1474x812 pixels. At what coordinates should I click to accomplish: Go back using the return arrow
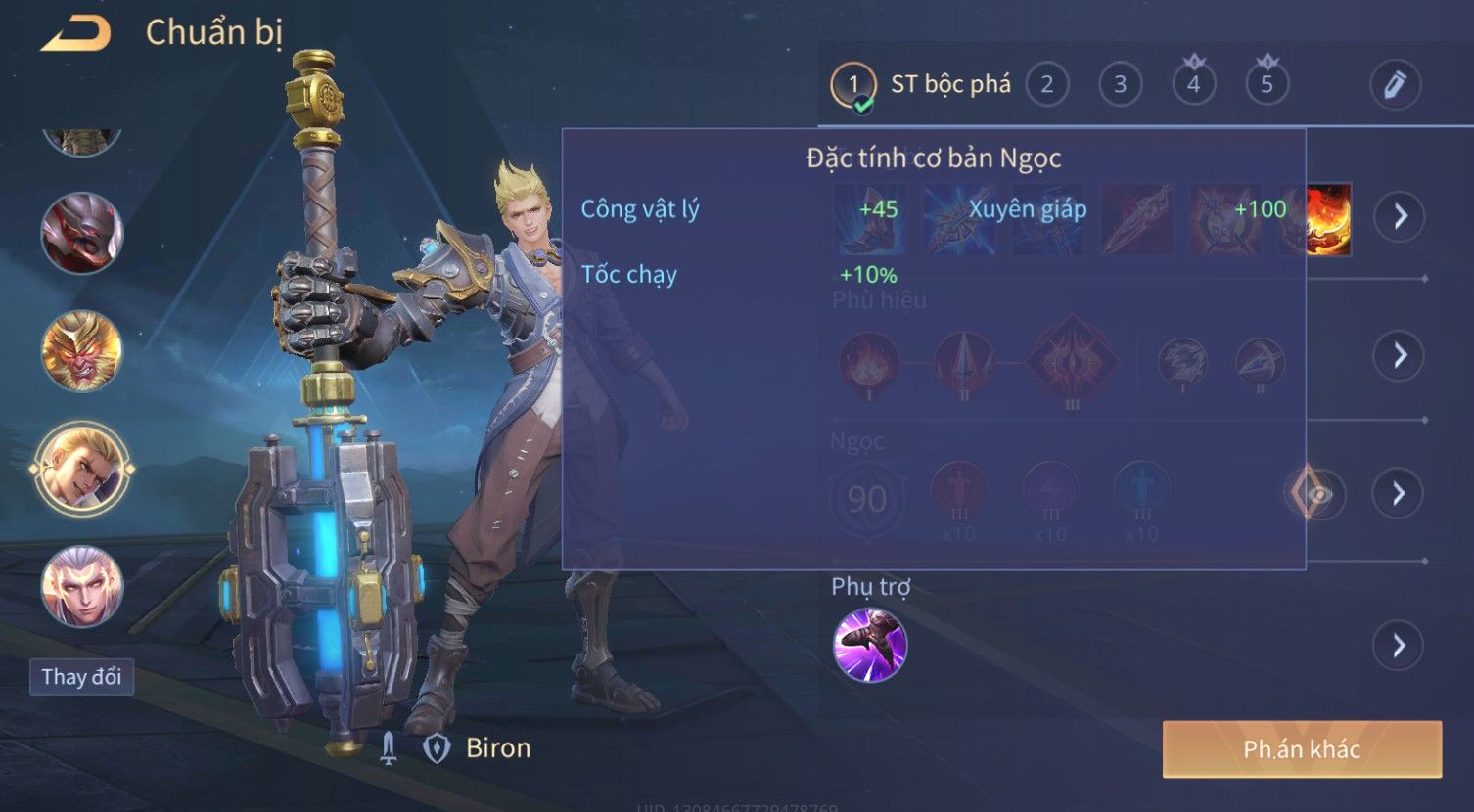click(x=74, y=34)
